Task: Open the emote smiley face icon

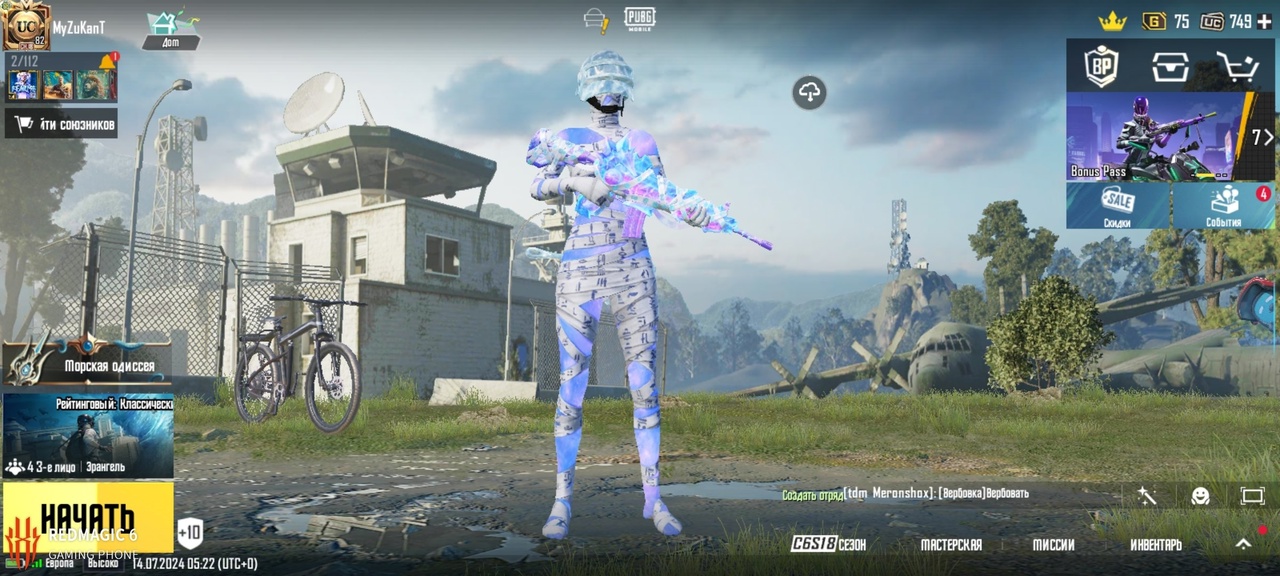Action: point(1200,495)
